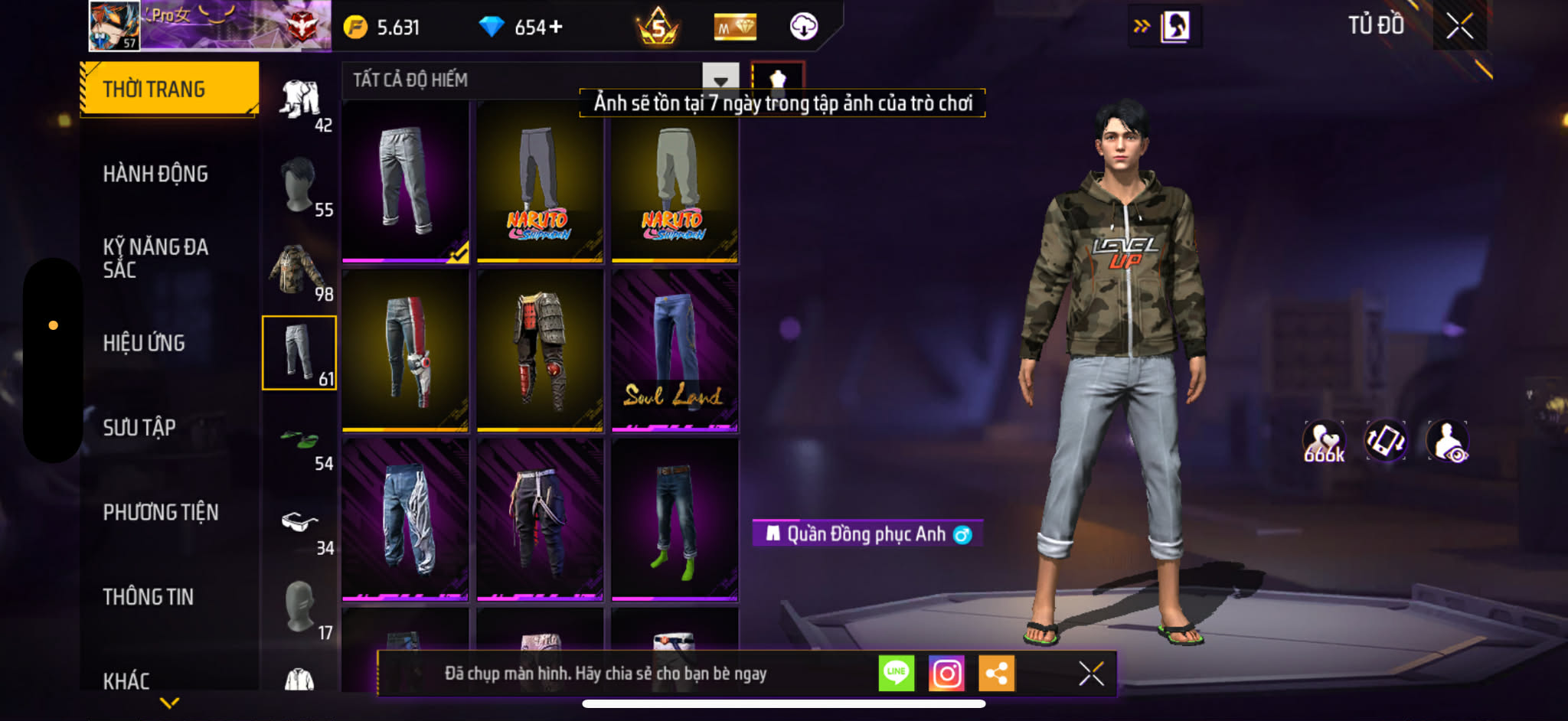Open the HÀNH ĐỘNG section
The image size is (1568, 721).
[155, 175]
